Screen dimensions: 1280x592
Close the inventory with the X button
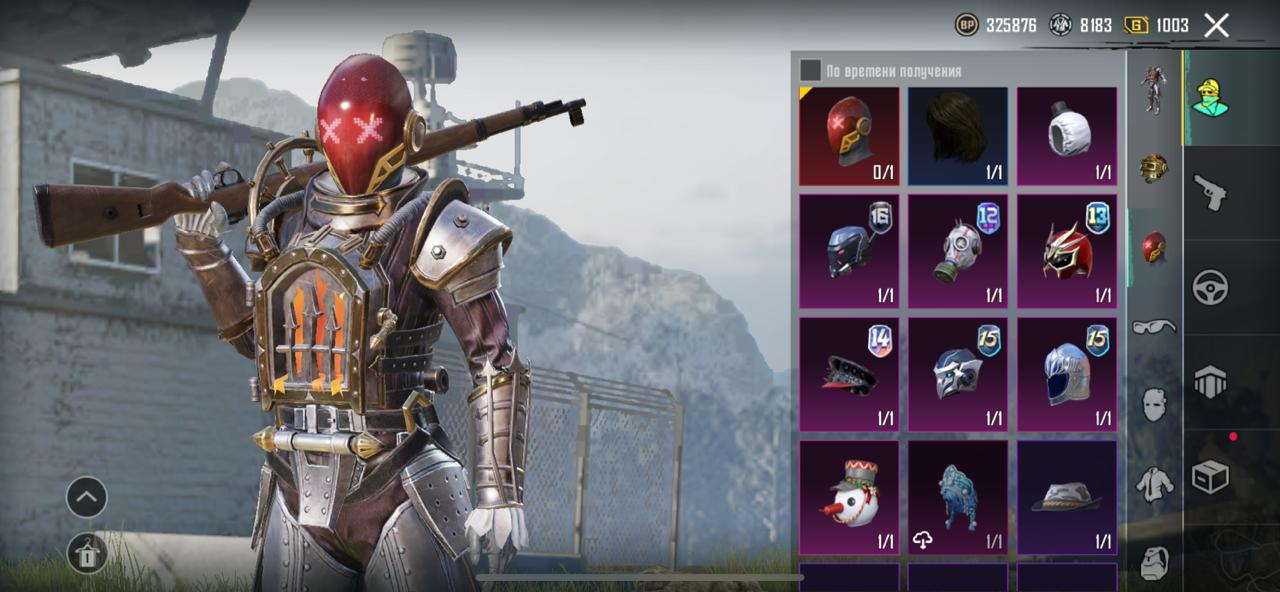pyautogui.click(x=1216, y=25)
